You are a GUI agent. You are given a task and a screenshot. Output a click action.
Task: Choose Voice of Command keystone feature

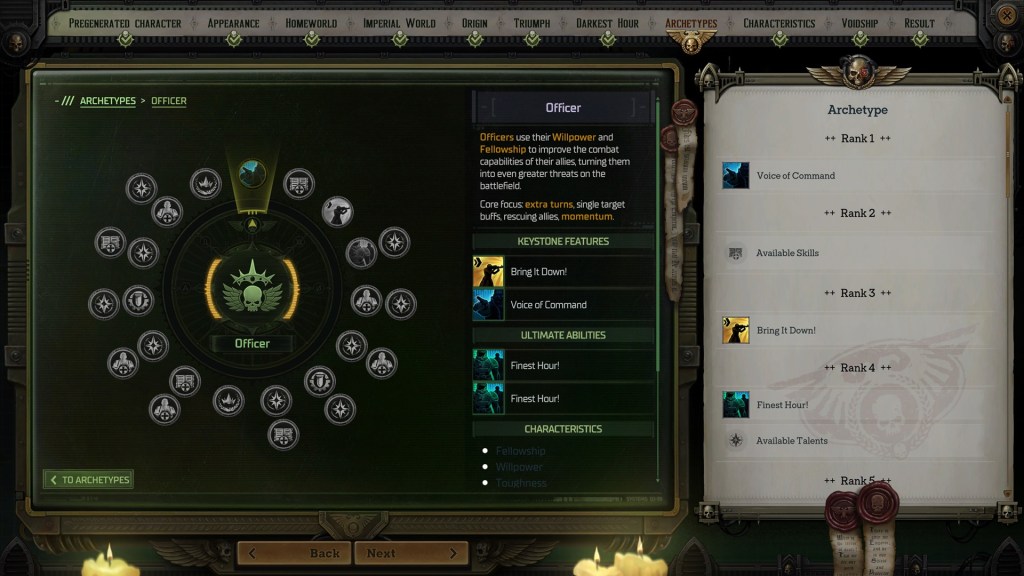563,305
